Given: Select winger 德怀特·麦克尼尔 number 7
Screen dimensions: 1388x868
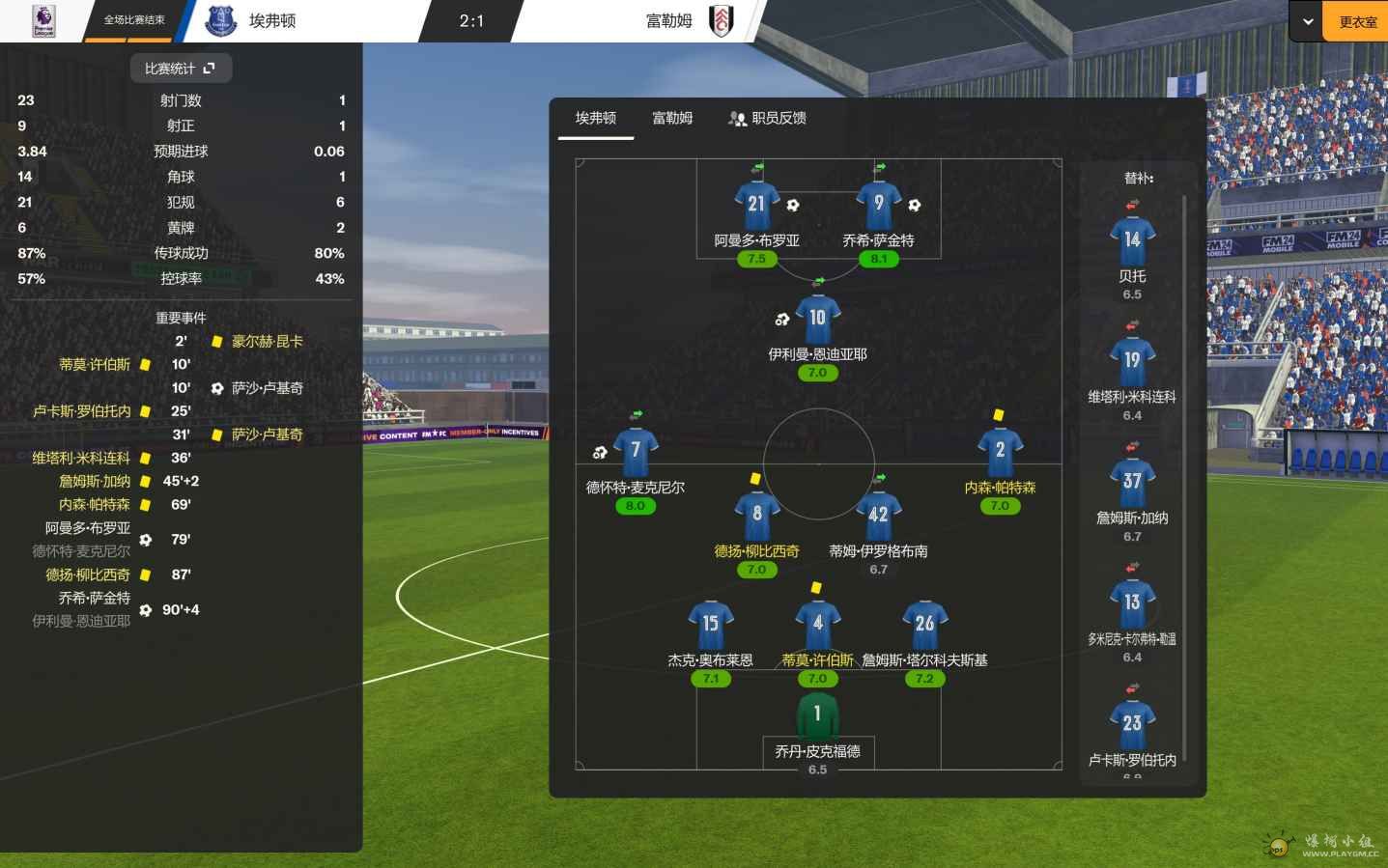Looking at the screenshot, I should 636,451.
